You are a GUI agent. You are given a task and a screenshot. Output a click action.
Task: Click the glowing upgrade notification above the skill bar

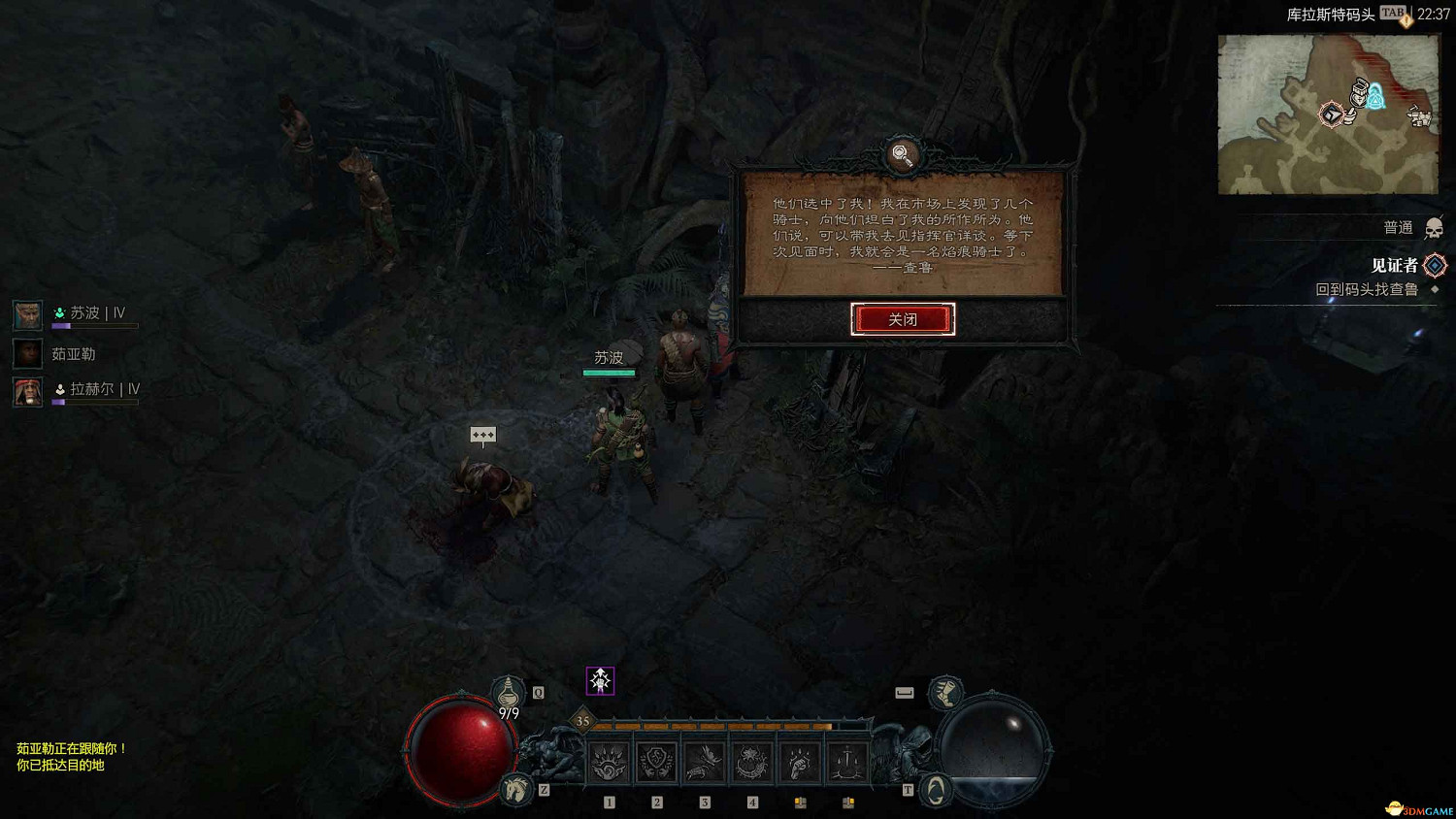click(x=600, y=680)
